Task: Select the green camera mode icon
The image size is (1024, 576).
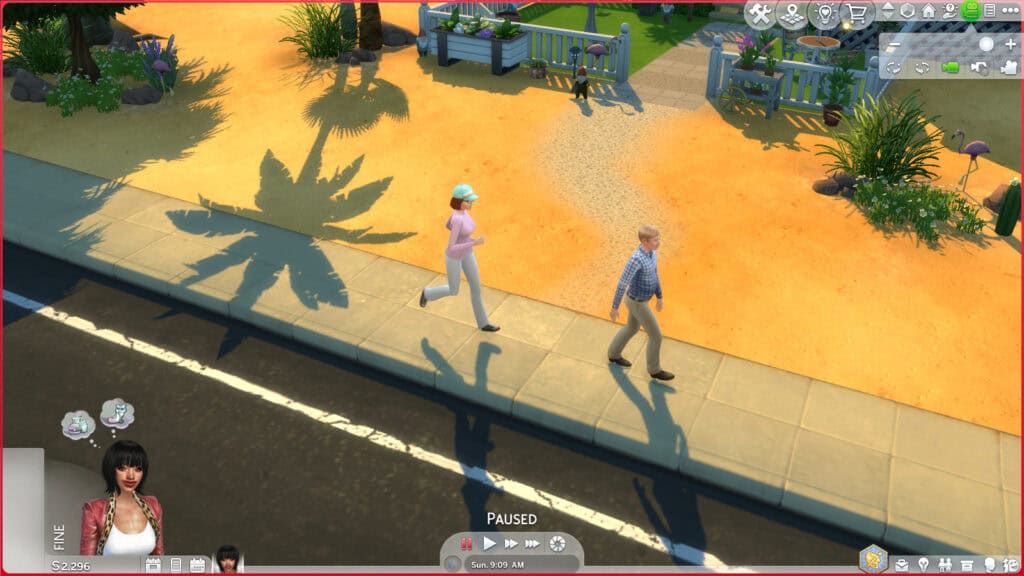Action: pyautogui.click(x=950, y=67)
